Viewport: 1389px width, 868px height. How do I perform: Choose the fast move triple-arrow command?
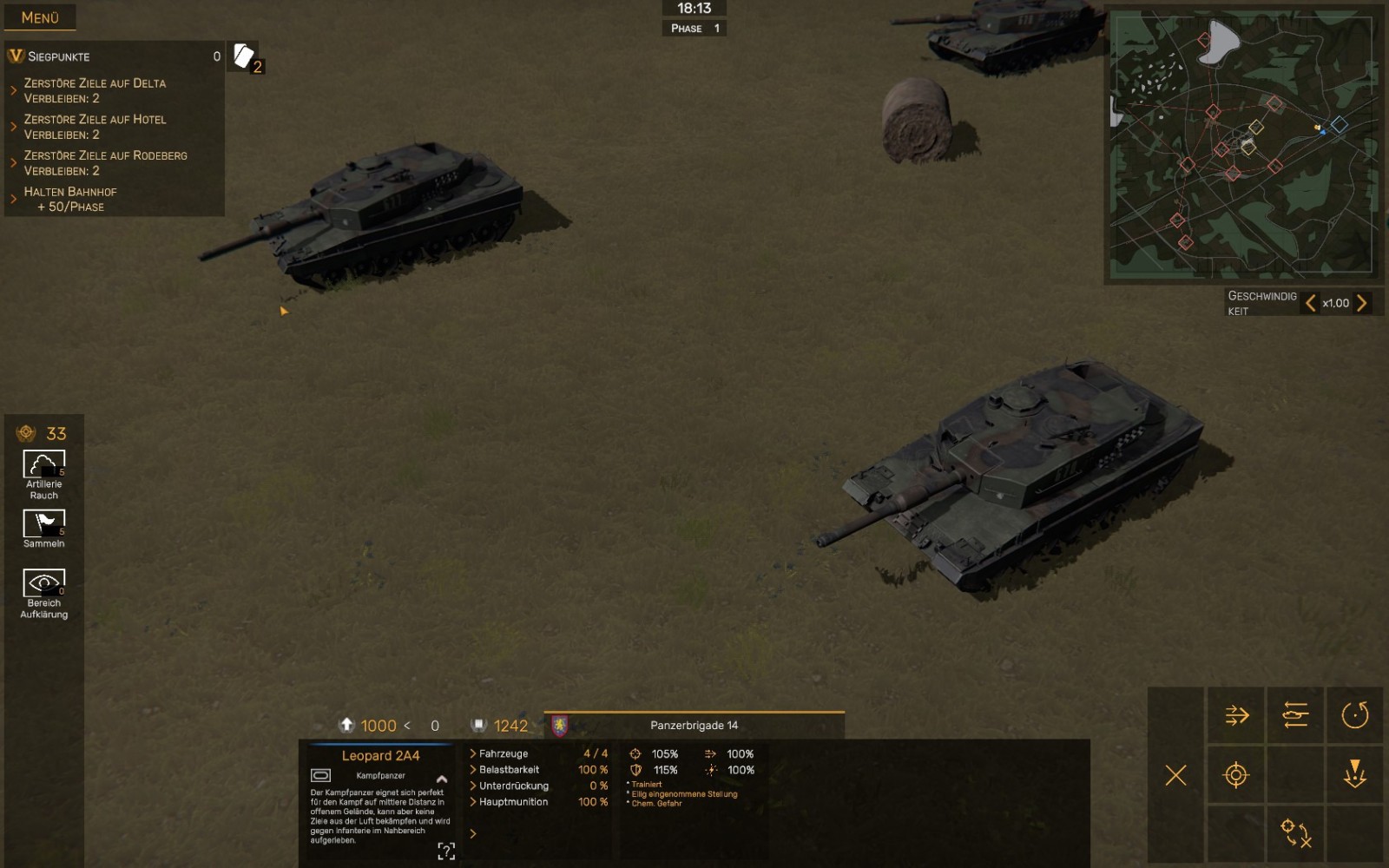(x=1236, y=715)
